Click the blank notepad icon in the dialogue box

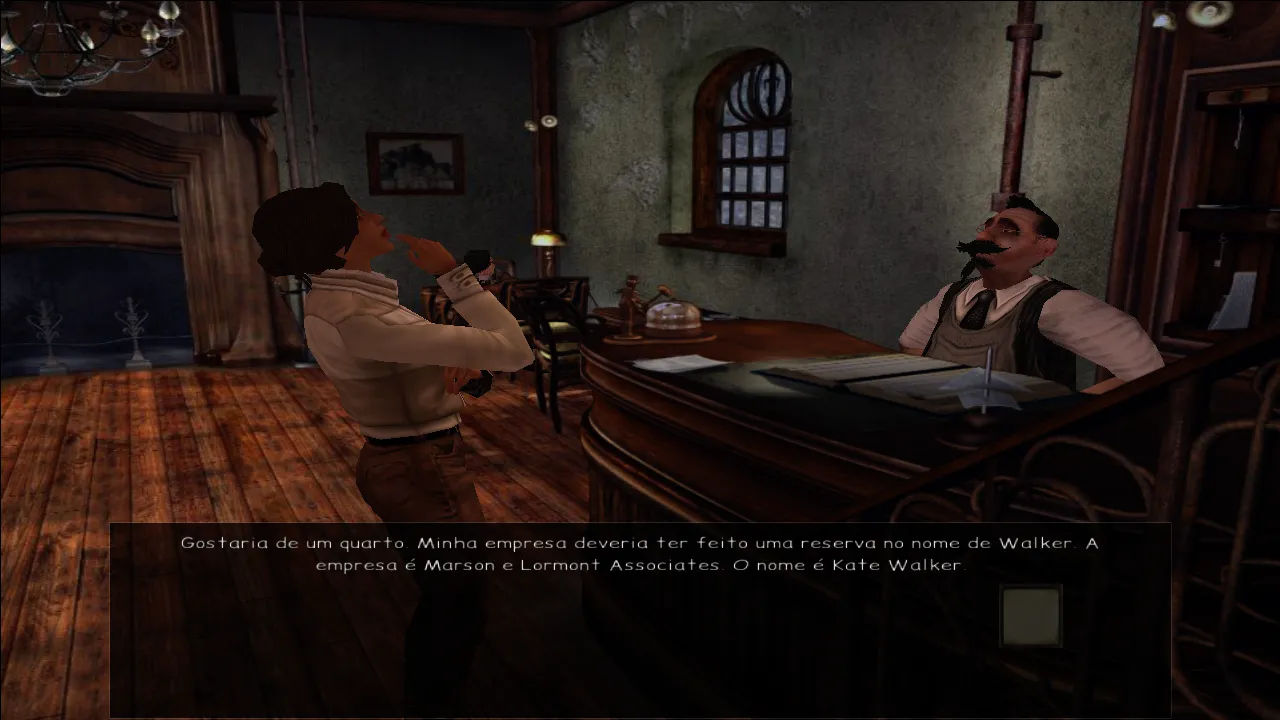[1031, 615]
